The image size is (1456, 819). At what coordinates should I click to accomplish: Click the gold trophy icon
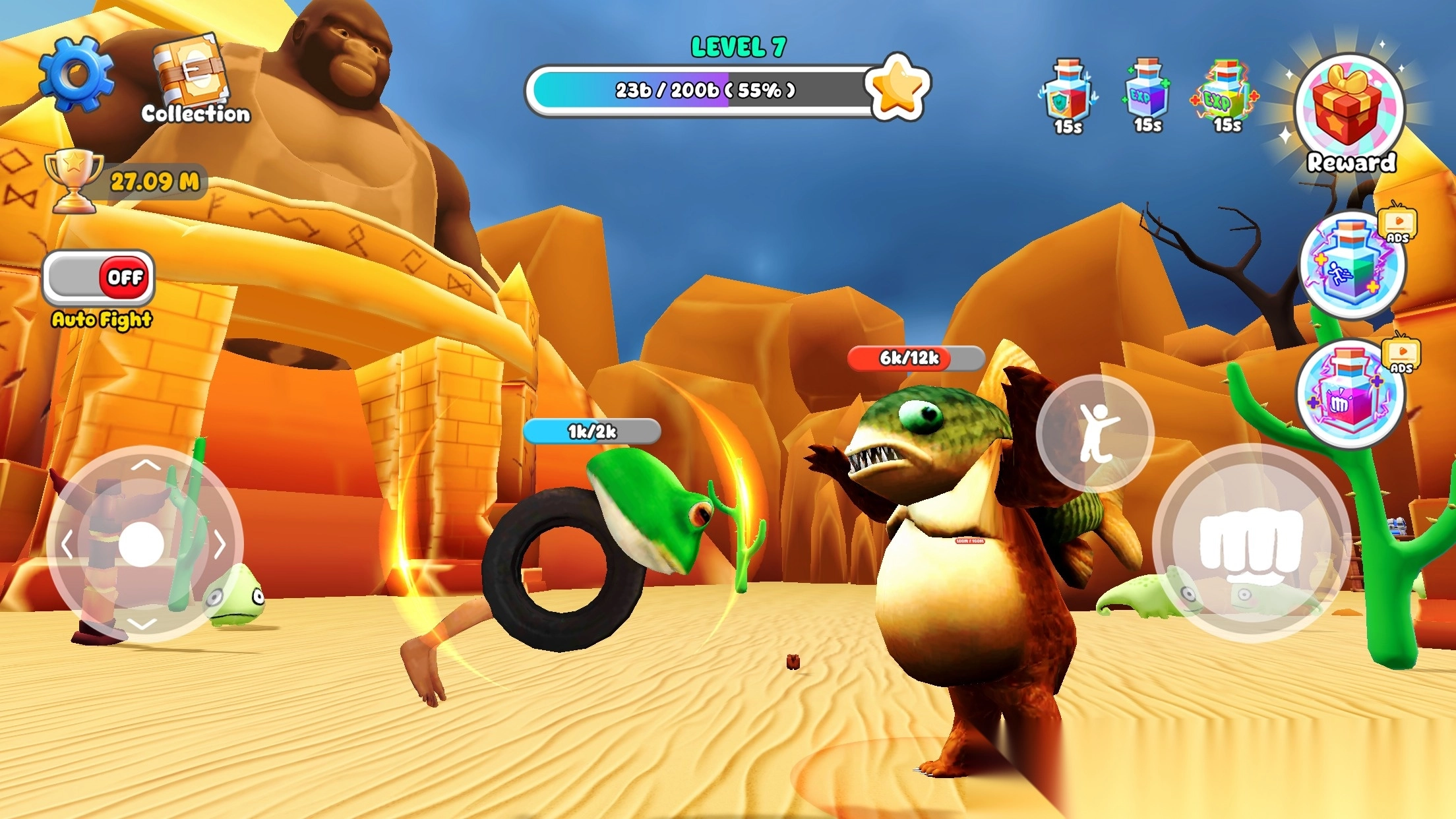(x=73, y=179)
